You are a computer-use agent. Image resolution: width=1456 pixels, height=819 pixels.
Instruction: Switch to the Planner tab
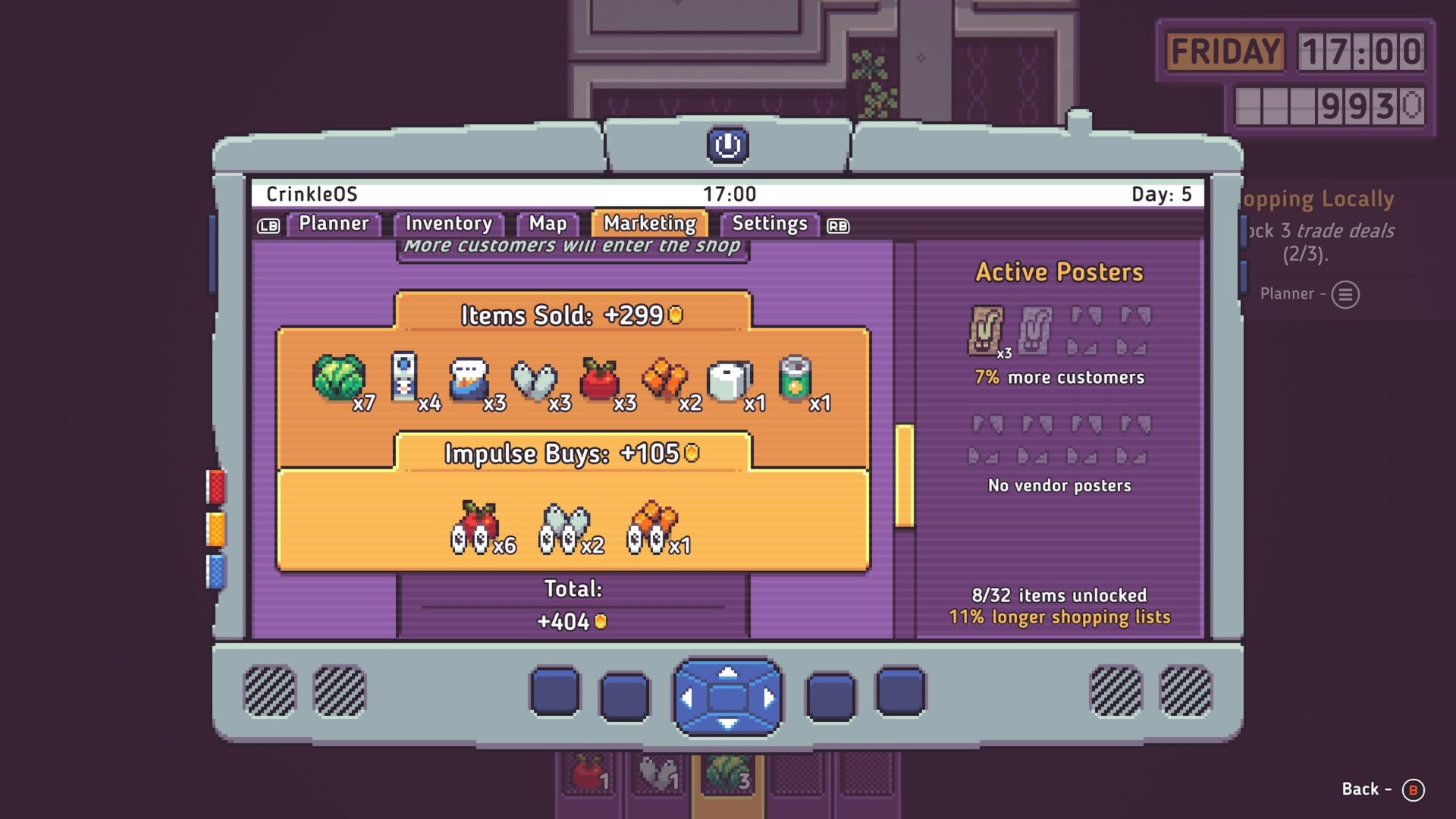(x=333, y=224)
